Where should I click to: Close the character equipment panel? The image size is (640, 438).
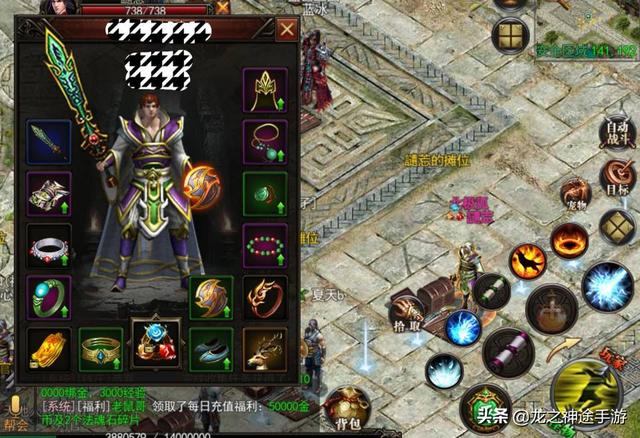click(x=287, y=29)
